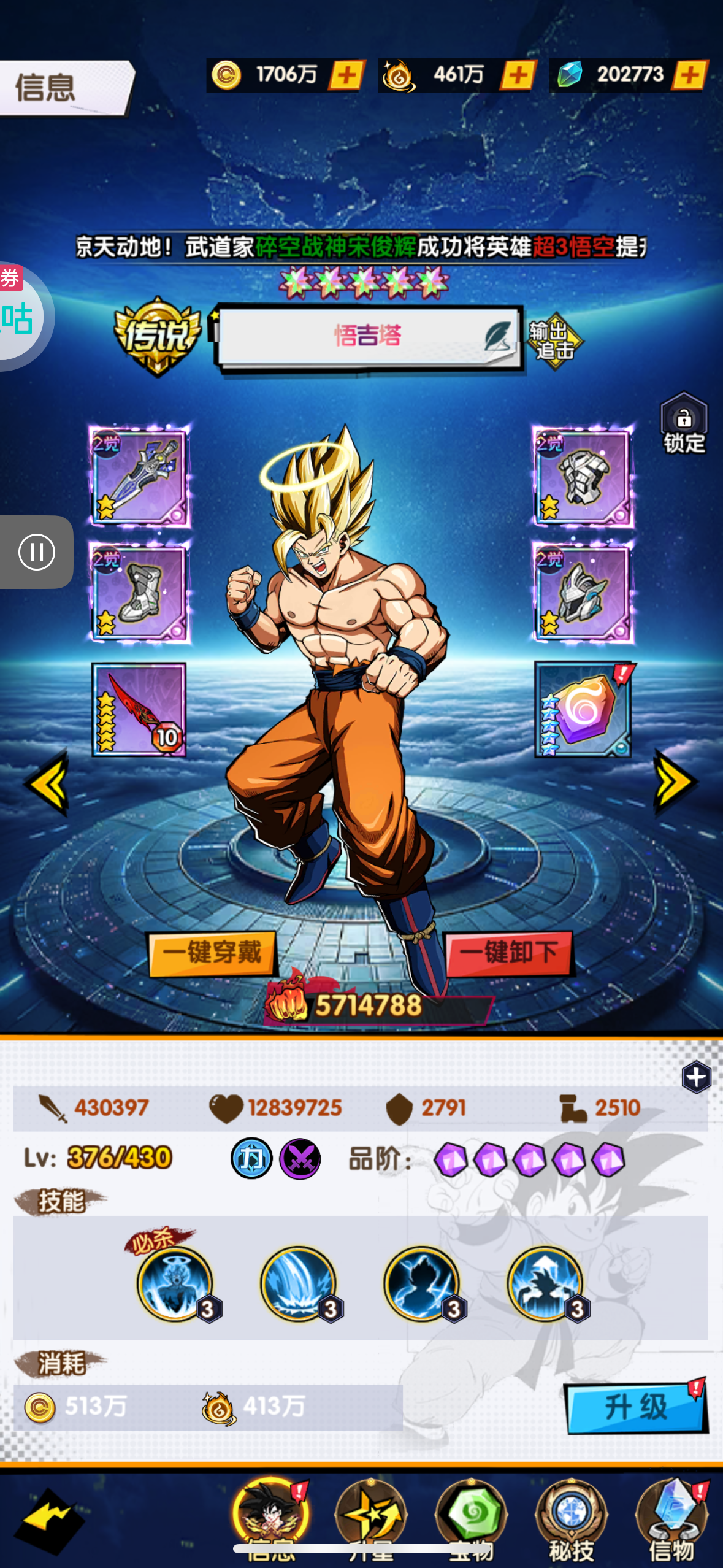
Task: Open the red blade slot marked 10
Action: point(139,709)
